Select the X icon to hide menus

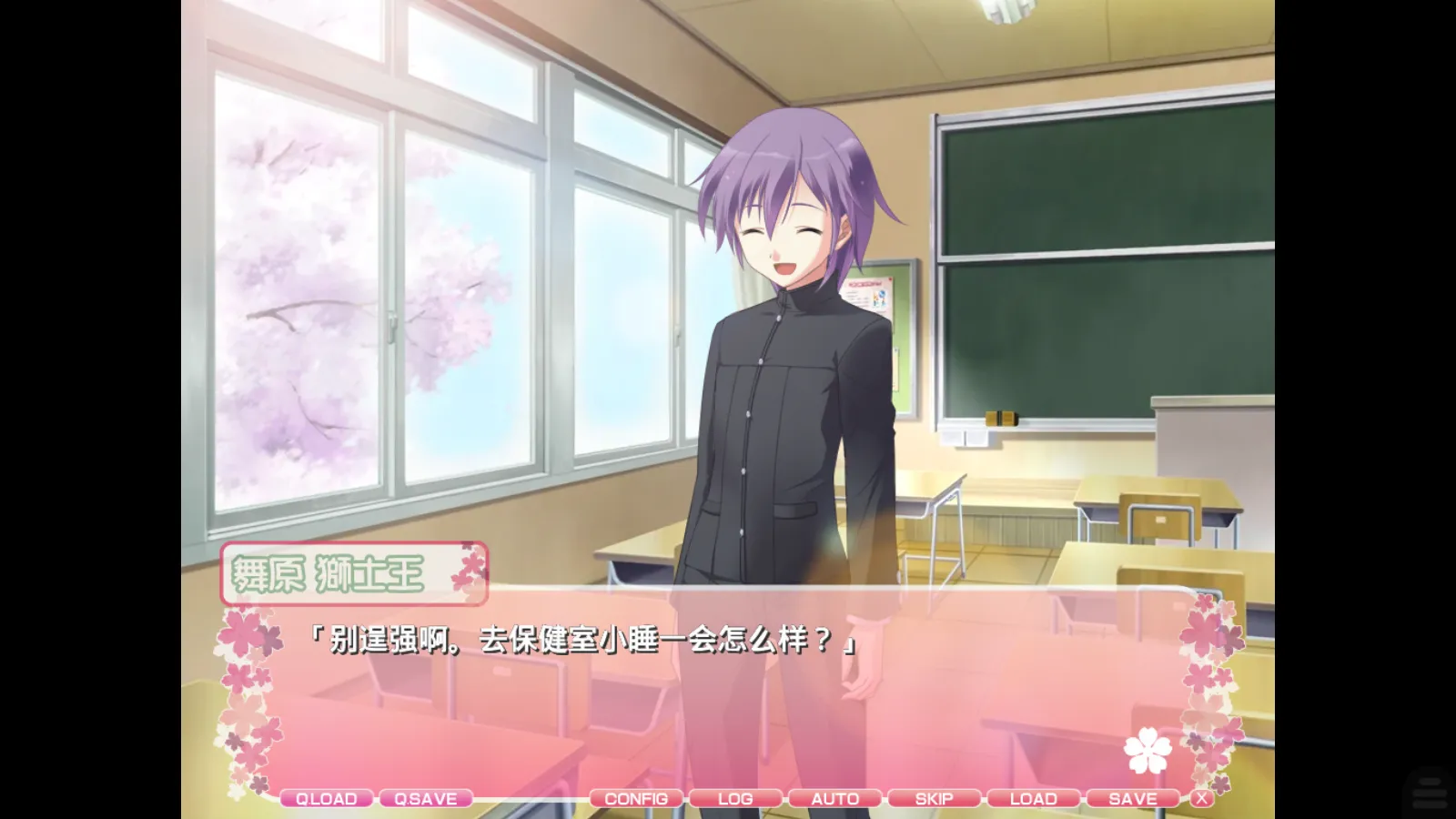(1203, 798)
